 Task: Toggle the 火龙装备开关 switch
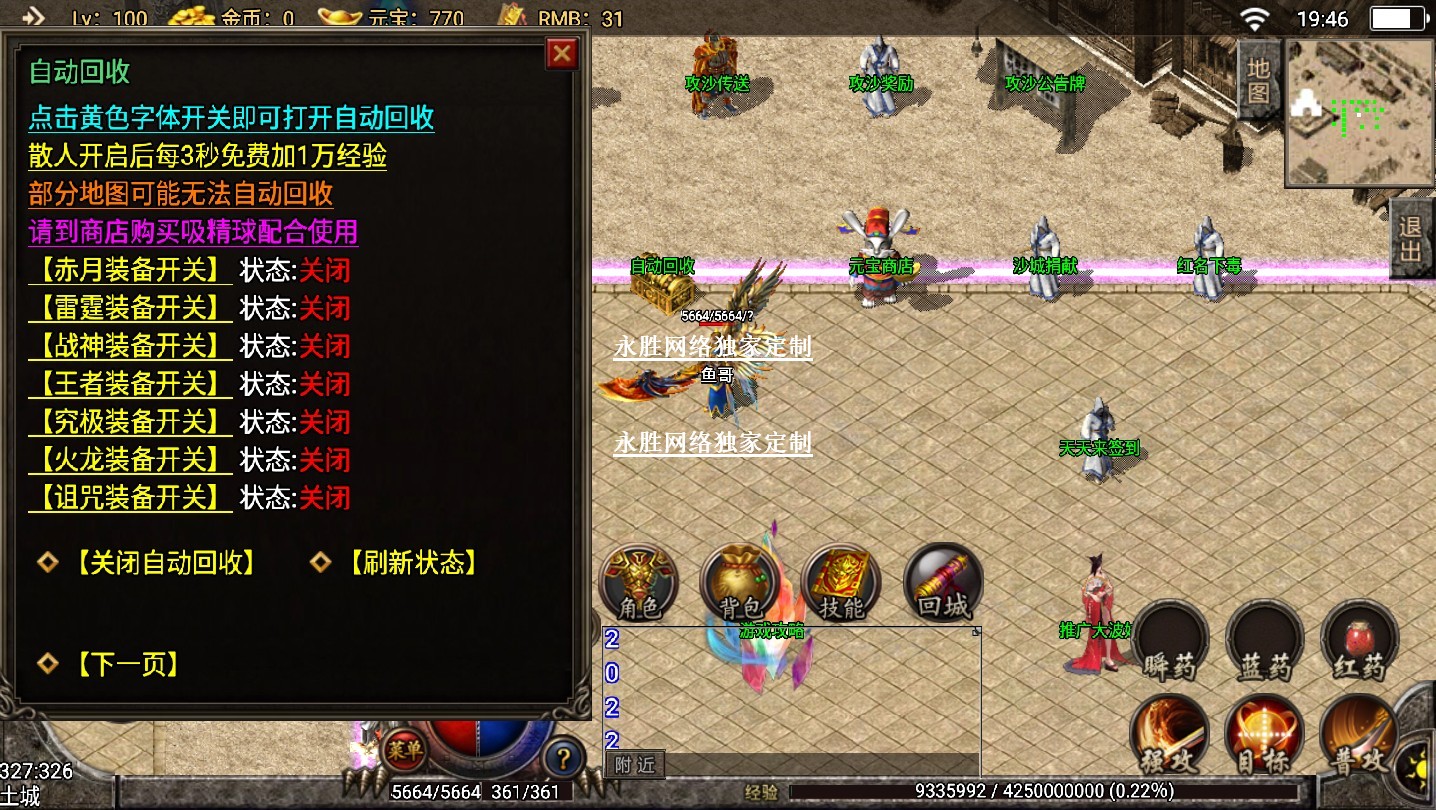pyautogui.click(x=129, y=460)
